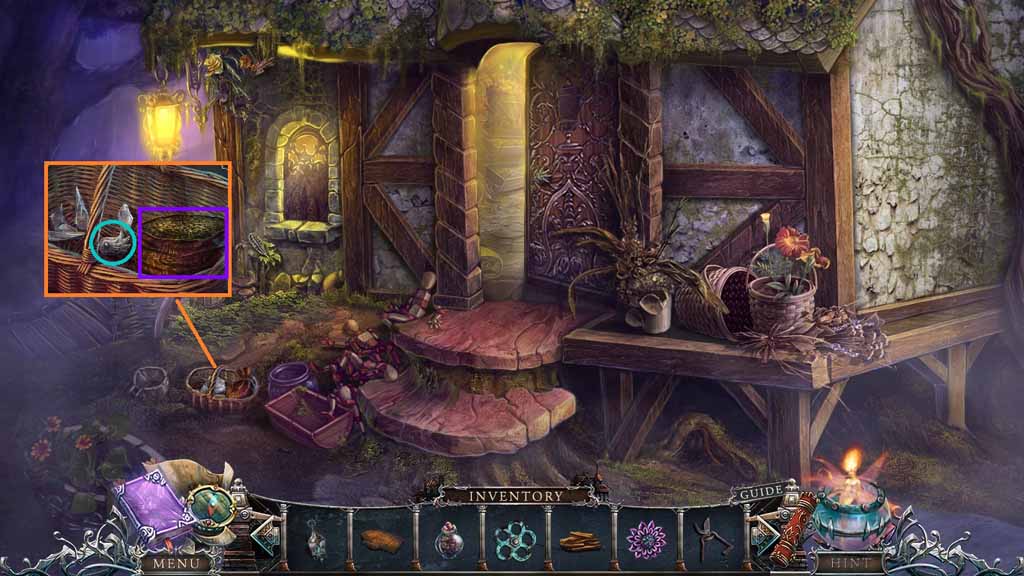Select the stacked firewood sticks
This screenshot has width=1024, height=576.
pyautogui.click(x=580, y=541)
